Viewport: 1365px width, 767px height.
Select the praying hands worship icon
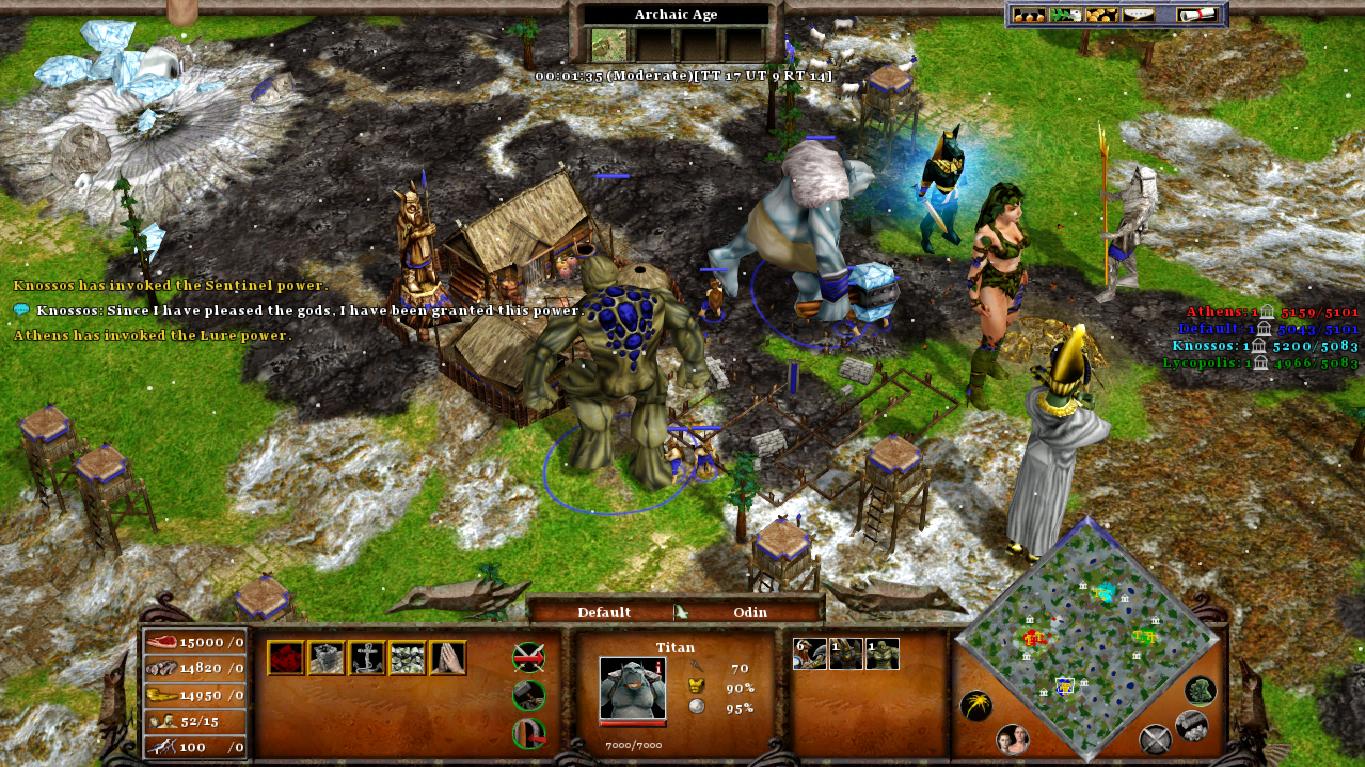446,657
